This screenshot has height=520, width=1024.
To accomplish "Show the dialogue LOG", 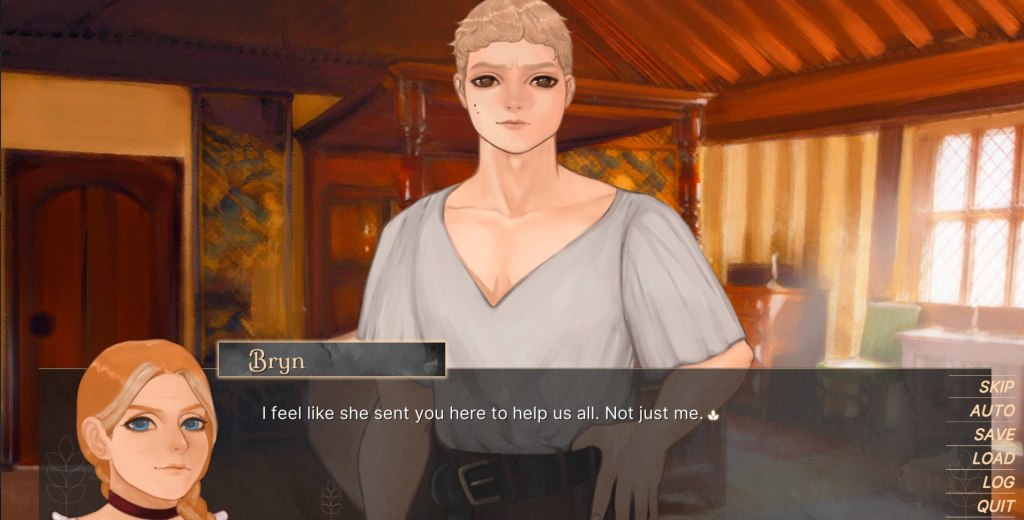I will [x=998, y=483].
